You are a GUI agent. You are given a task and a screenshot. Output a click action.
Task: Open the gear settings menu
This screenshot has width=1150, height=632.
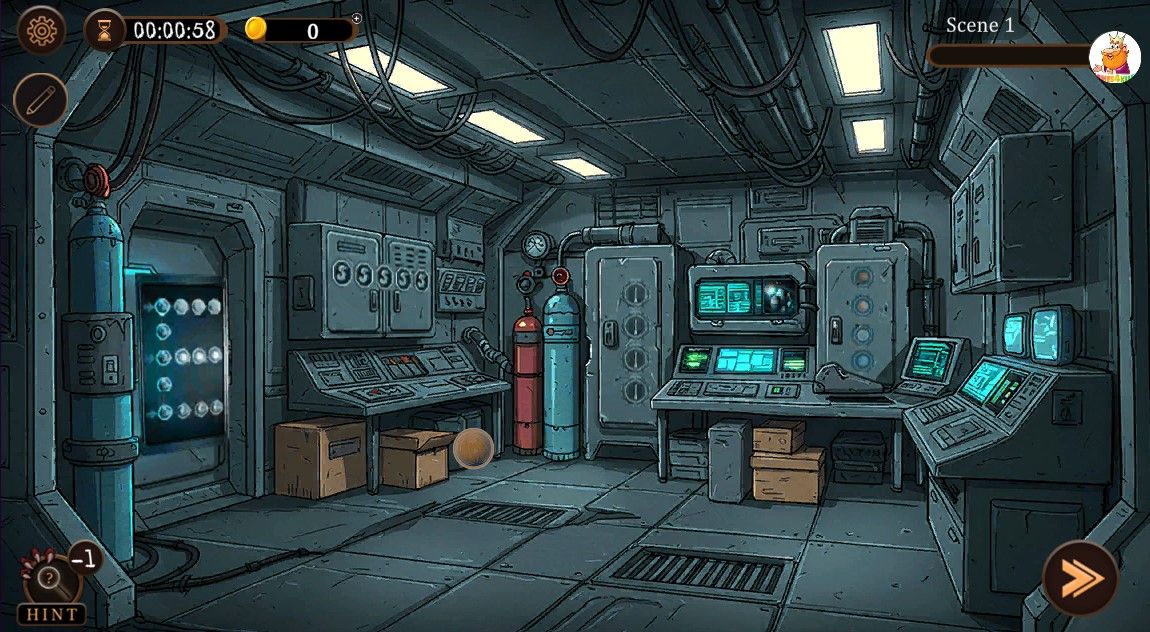click(x=41, y=31)
